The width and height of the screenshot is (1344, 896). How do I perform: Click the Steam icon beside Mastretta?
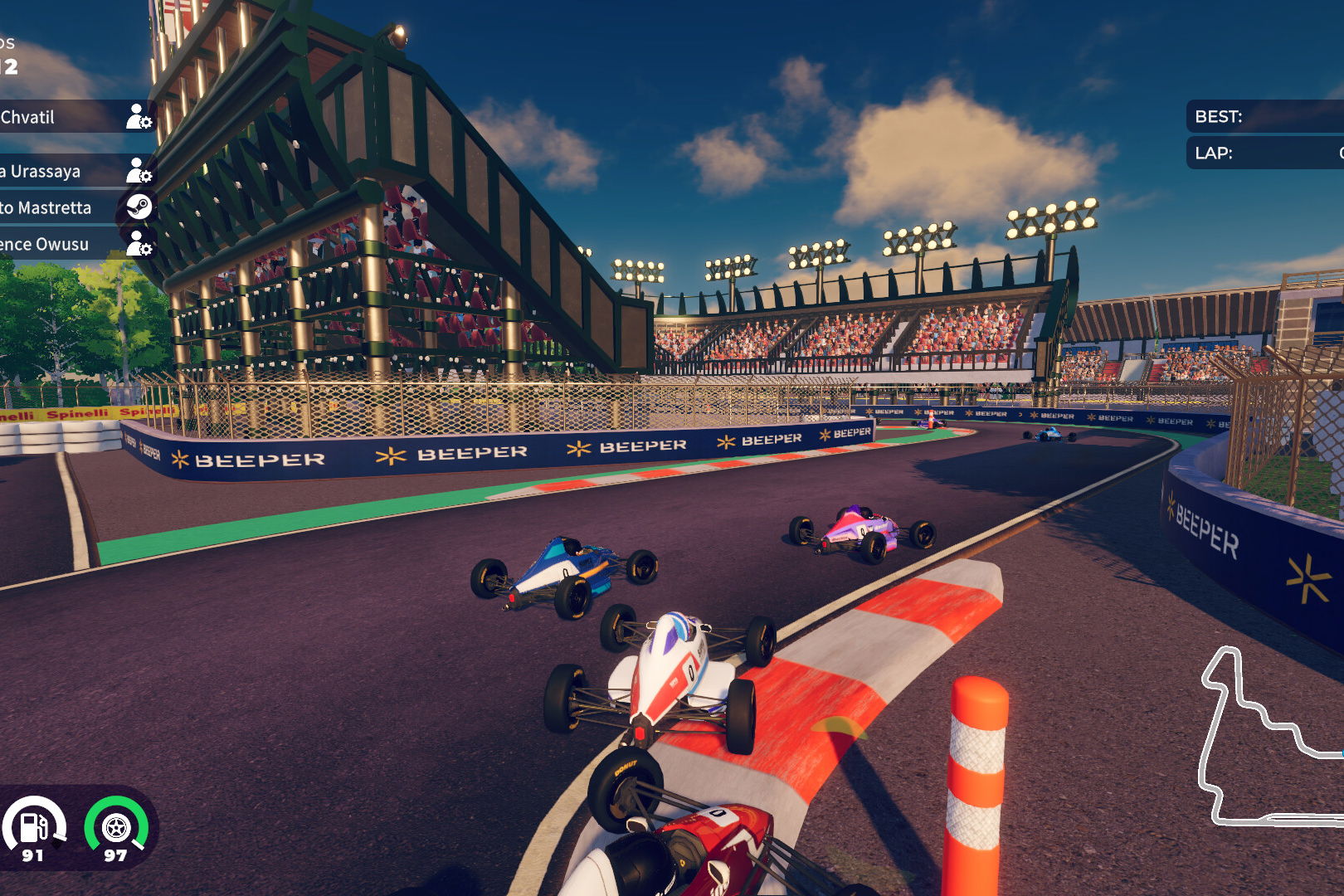point(139,207)
